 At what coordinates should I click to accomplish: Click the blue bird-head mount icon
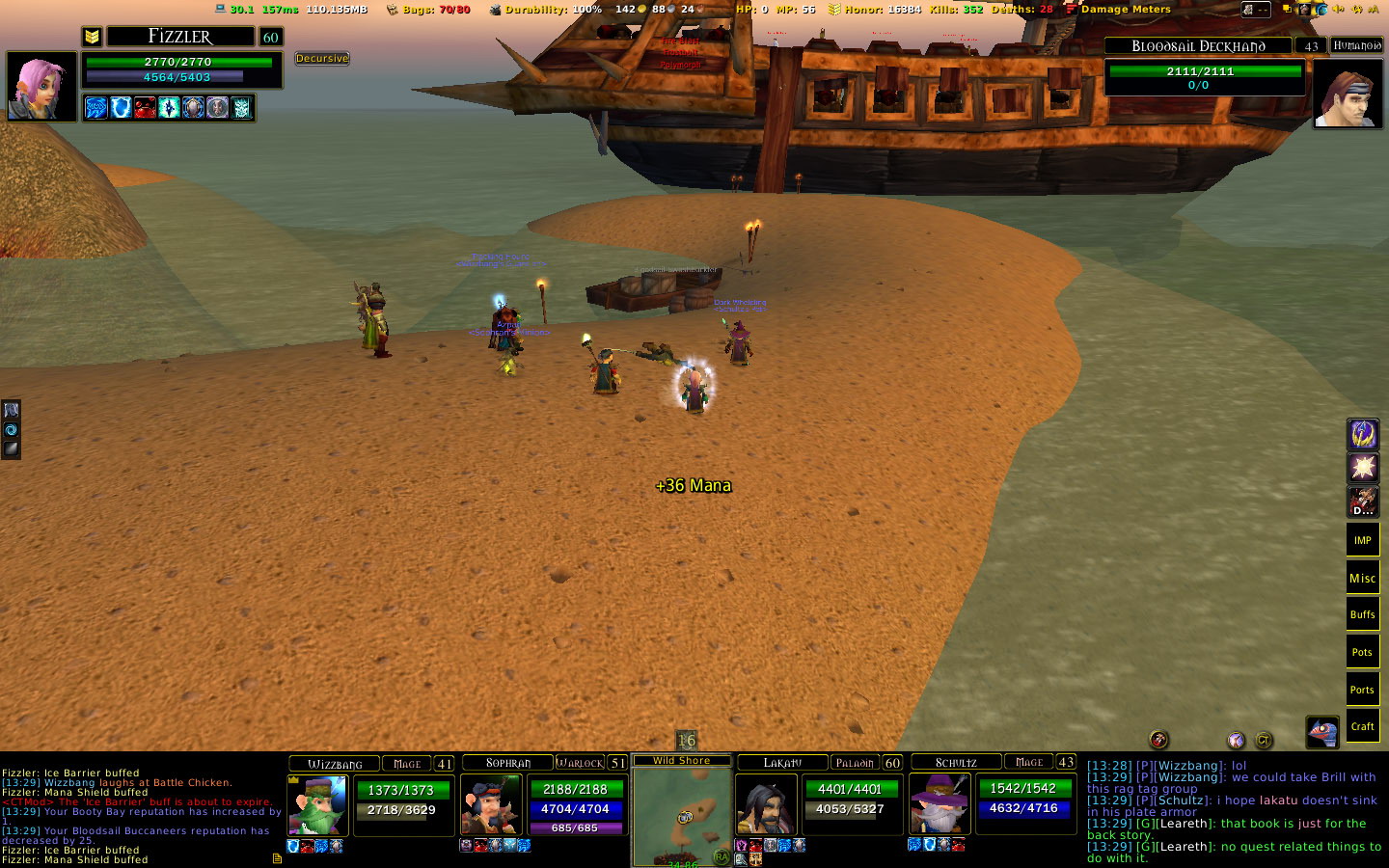point(1321,732)
